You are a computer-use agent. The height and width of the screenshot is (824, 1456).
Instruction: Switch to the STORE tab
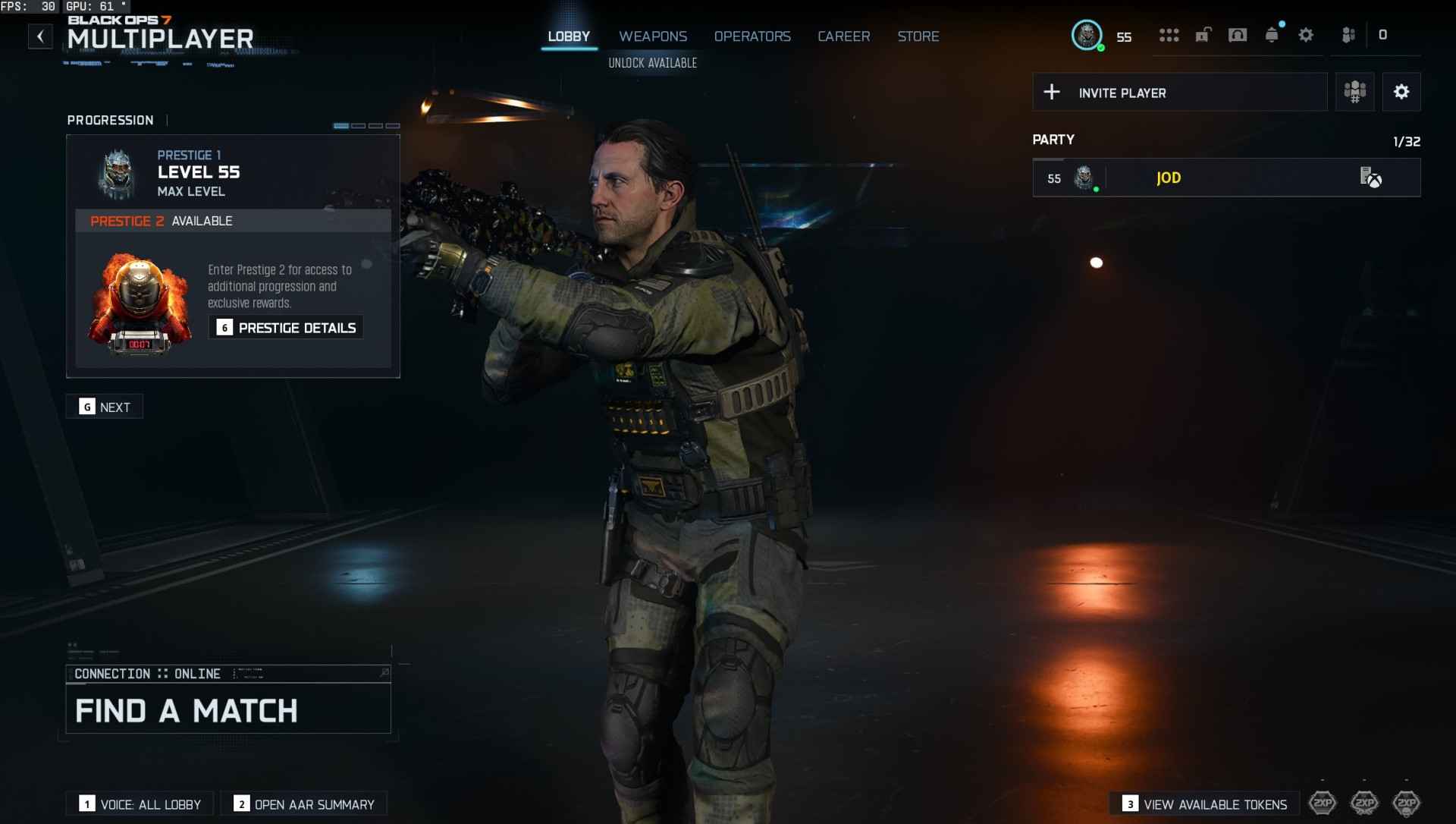[x=918, y=36]
